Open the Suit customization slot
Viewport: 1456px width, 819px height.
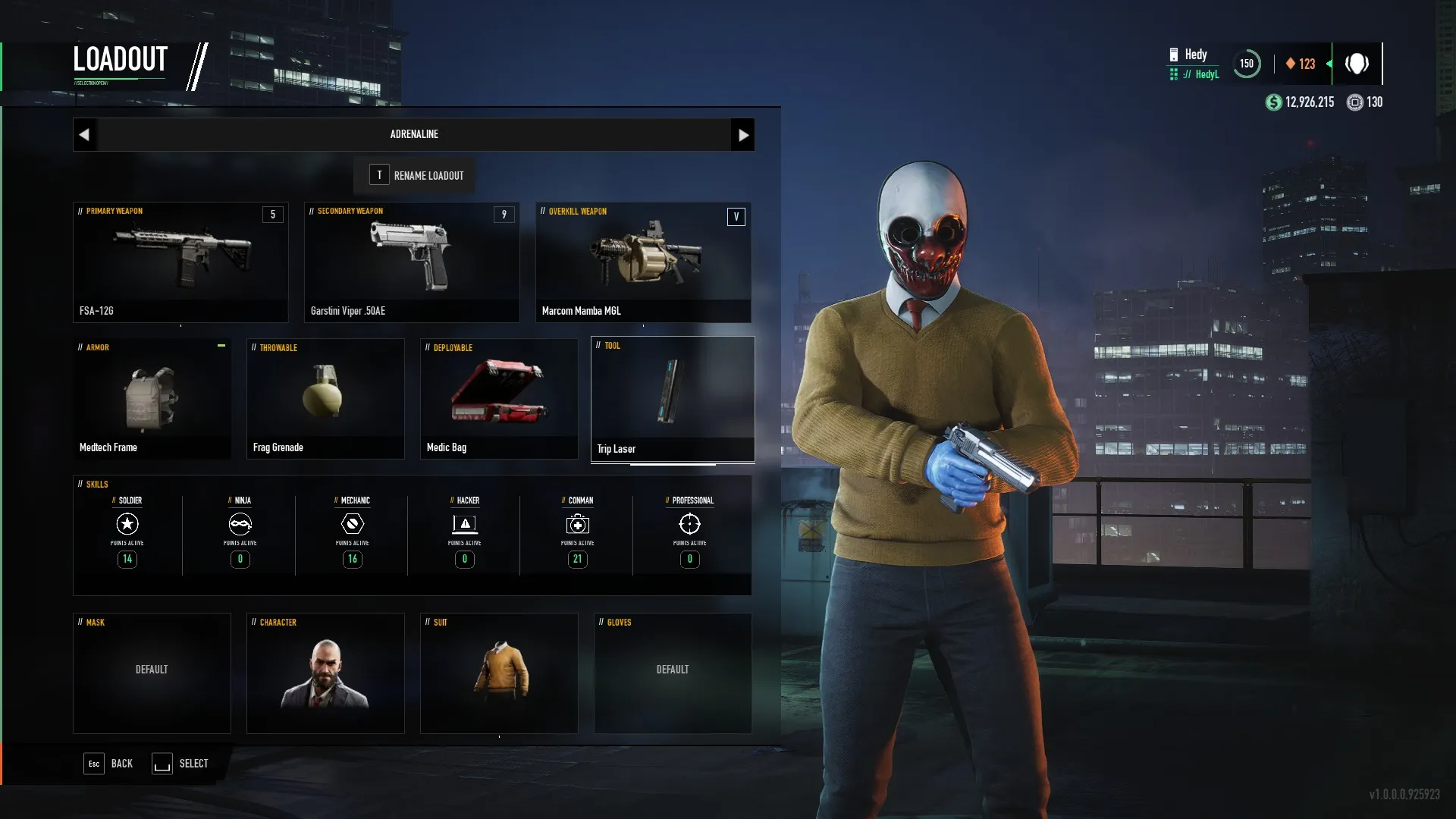pyautogui.click(x=499, y=673)
